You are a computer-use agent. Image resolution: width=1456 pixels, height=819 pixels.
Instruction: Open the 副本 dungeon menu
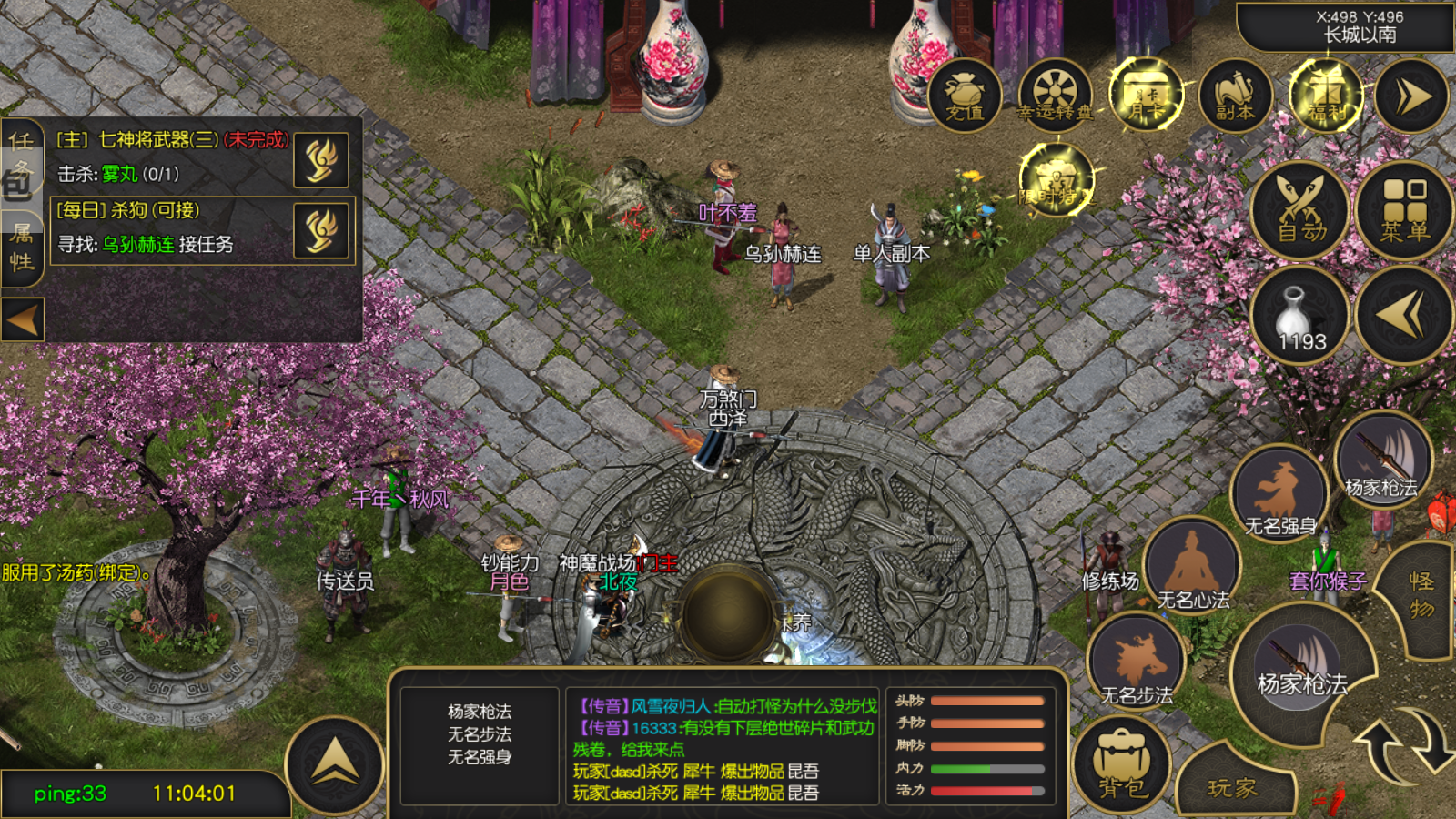tap(1235, 96)
